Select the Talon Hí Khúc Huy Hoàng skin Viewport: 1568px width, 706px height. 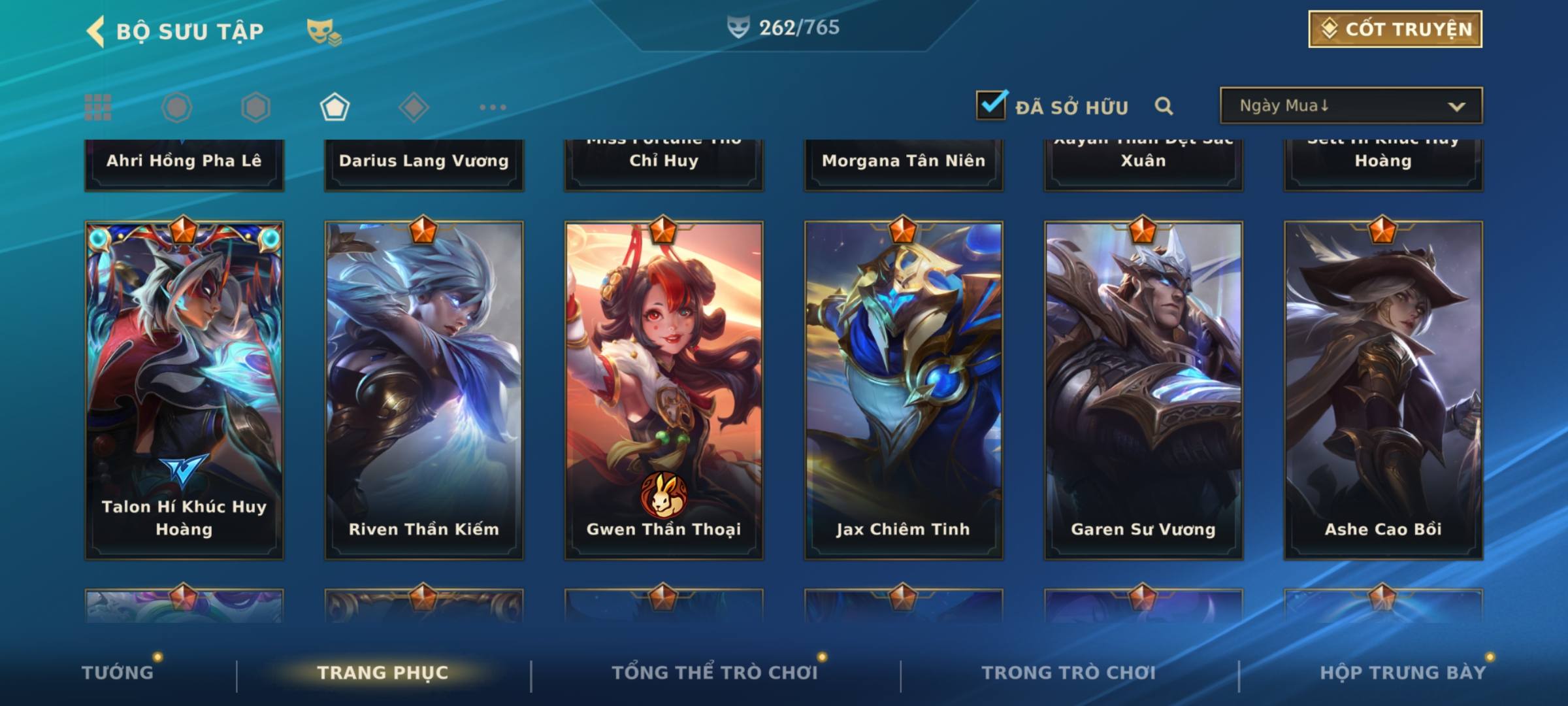point(184,390)
